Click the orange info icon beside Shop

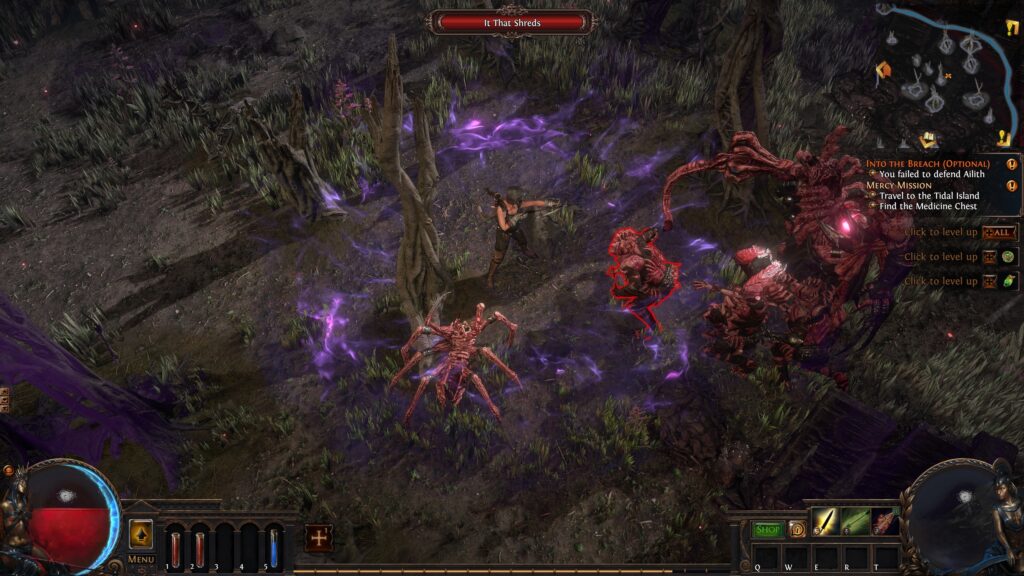pyautogui.click(x=796, y=529)
